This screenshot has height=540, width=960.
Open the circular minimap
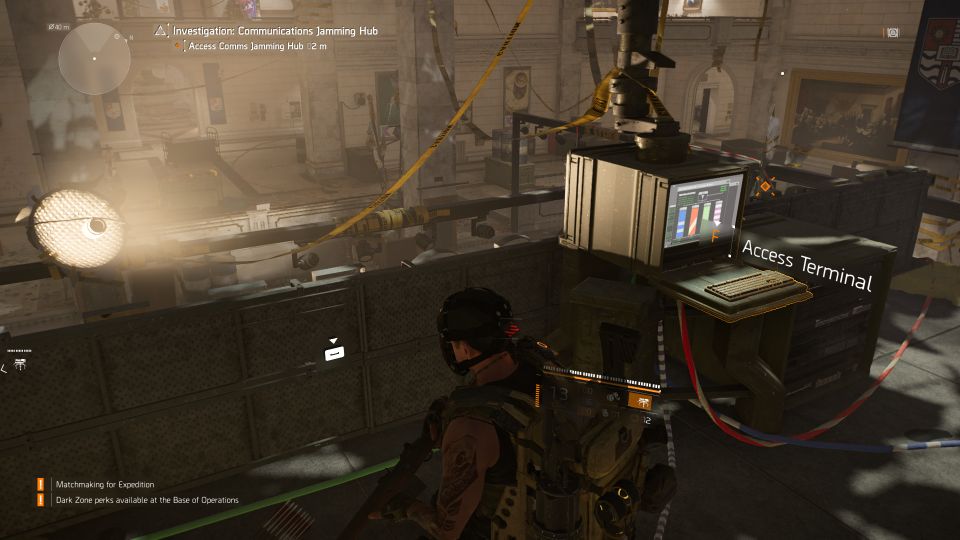click(x=94, y=58)
